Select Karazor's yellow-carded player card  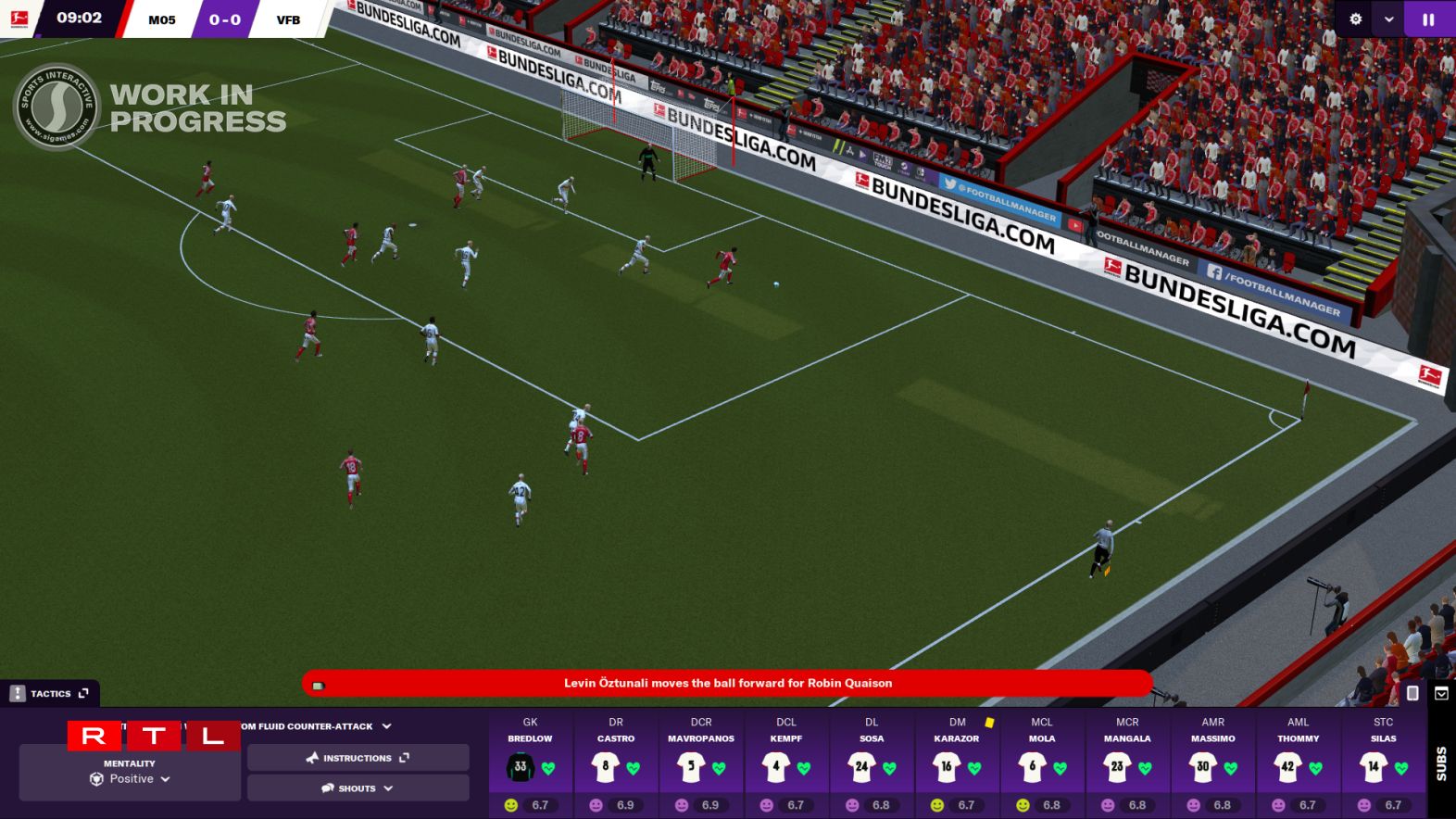point(957,762)
